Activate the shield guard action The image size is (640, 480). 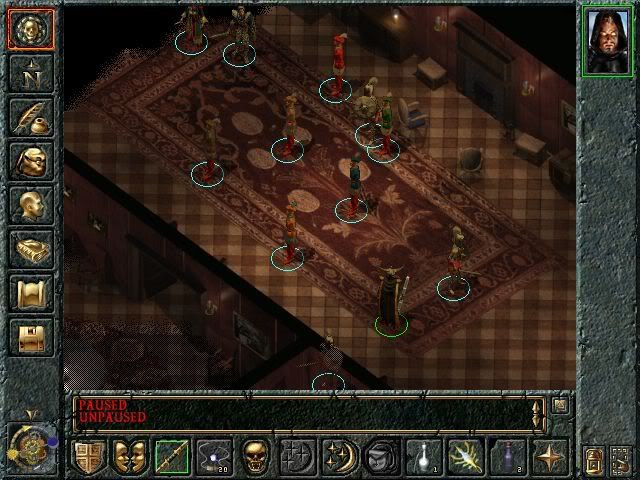[x=88, y=457]
